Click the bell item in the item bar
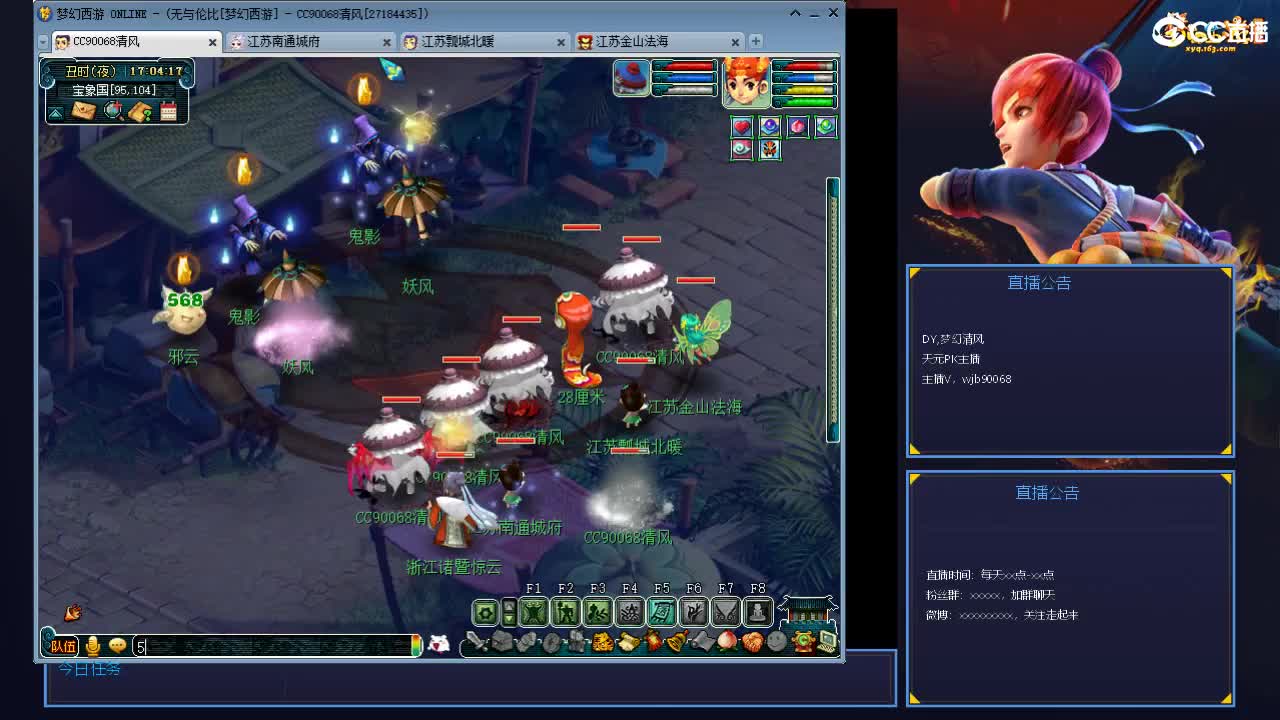 (678, 643)
